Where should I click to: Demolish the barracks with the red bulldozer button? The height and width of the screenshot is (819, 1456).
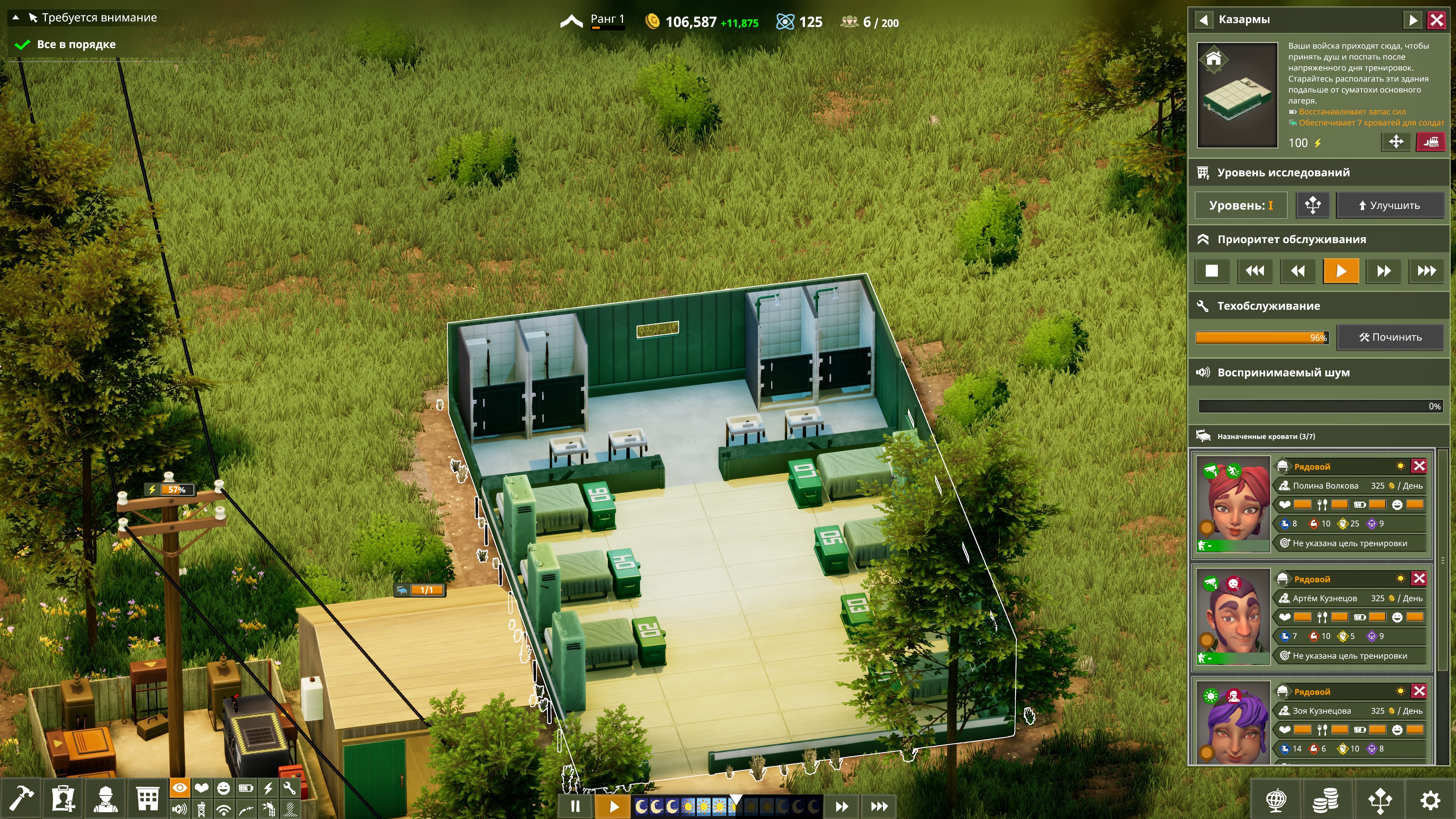coord(1430,142)
